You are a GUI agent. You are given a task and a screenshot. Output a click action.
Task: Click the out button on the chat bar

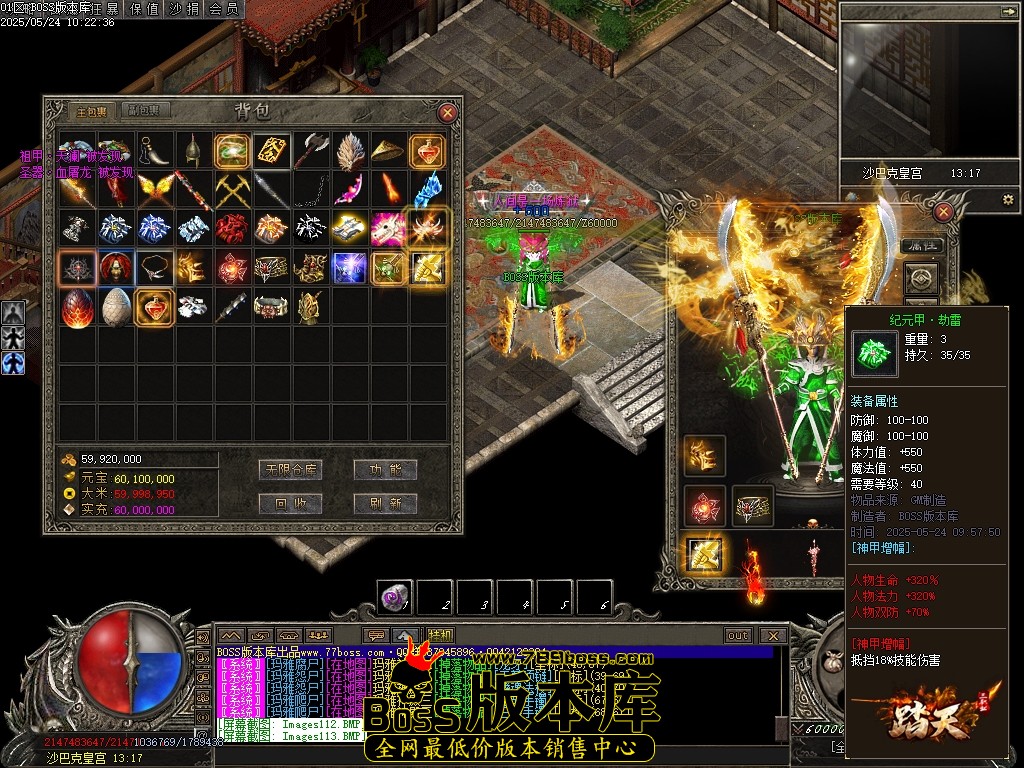(738, 635)
